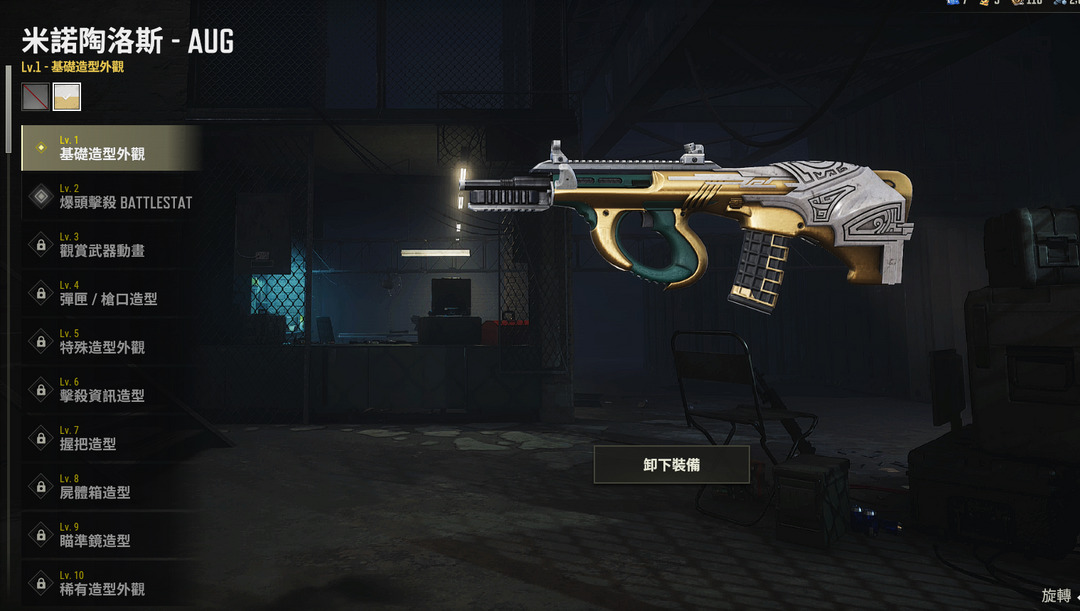Click the 卸下裝備 unequip button
Viewport: 1080px width, 611px height.
pyautogui.click(x=671, y=465)
